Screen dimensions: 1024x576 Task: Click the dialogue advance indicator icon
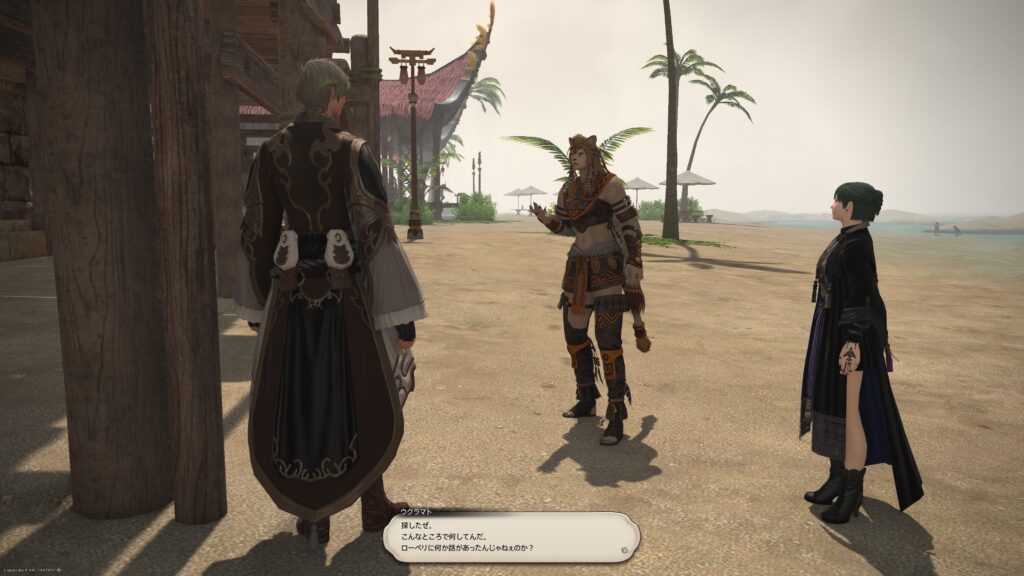[624, 549]
